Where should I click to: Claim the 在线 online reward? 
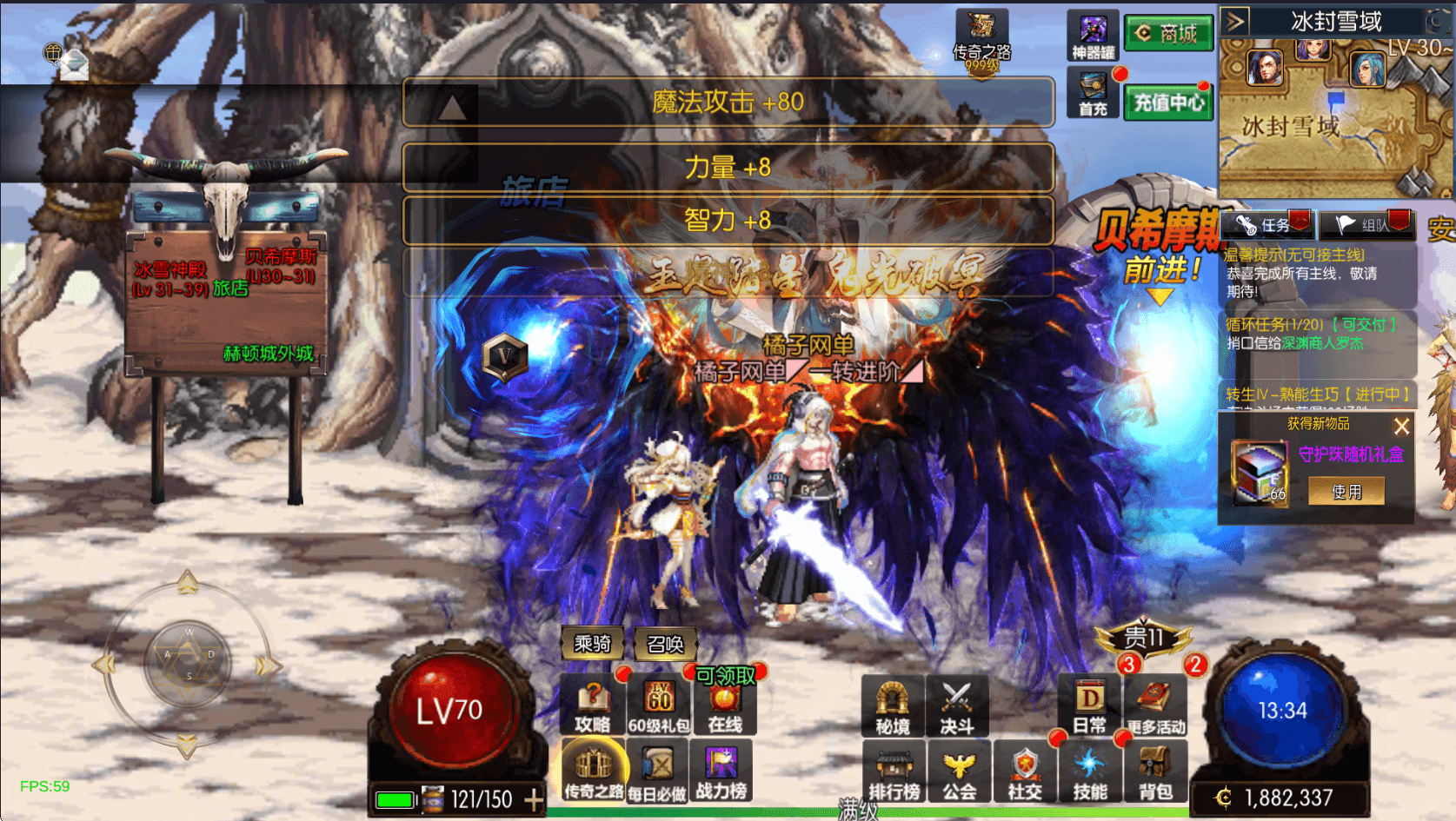[724, 705]
